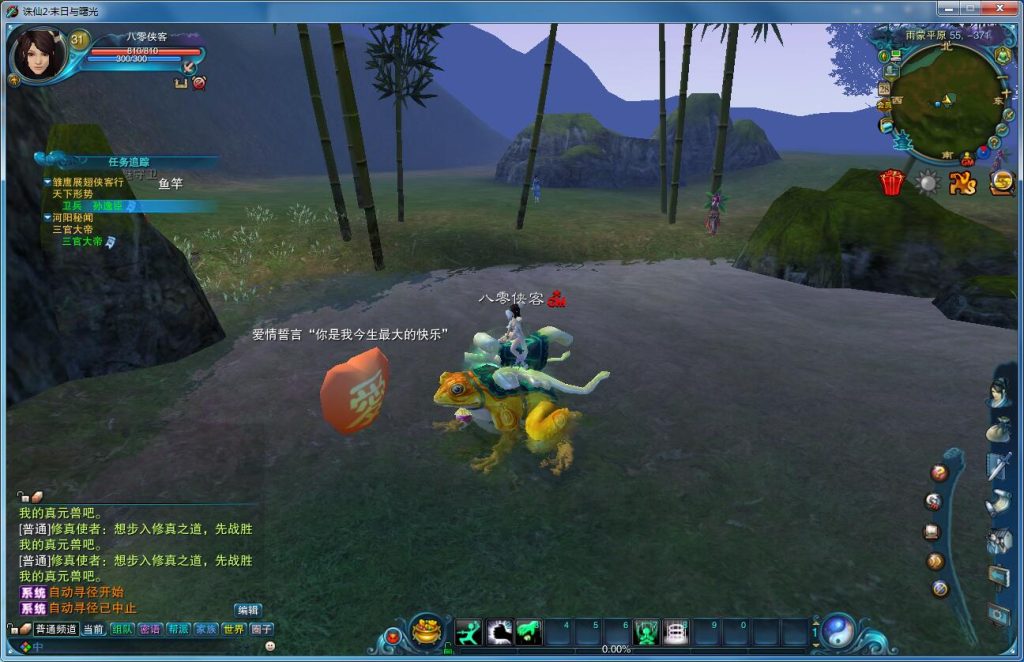1024x662 pixels.
Task: Switch to the 组队 chat tab
Action: click(122, 629)
